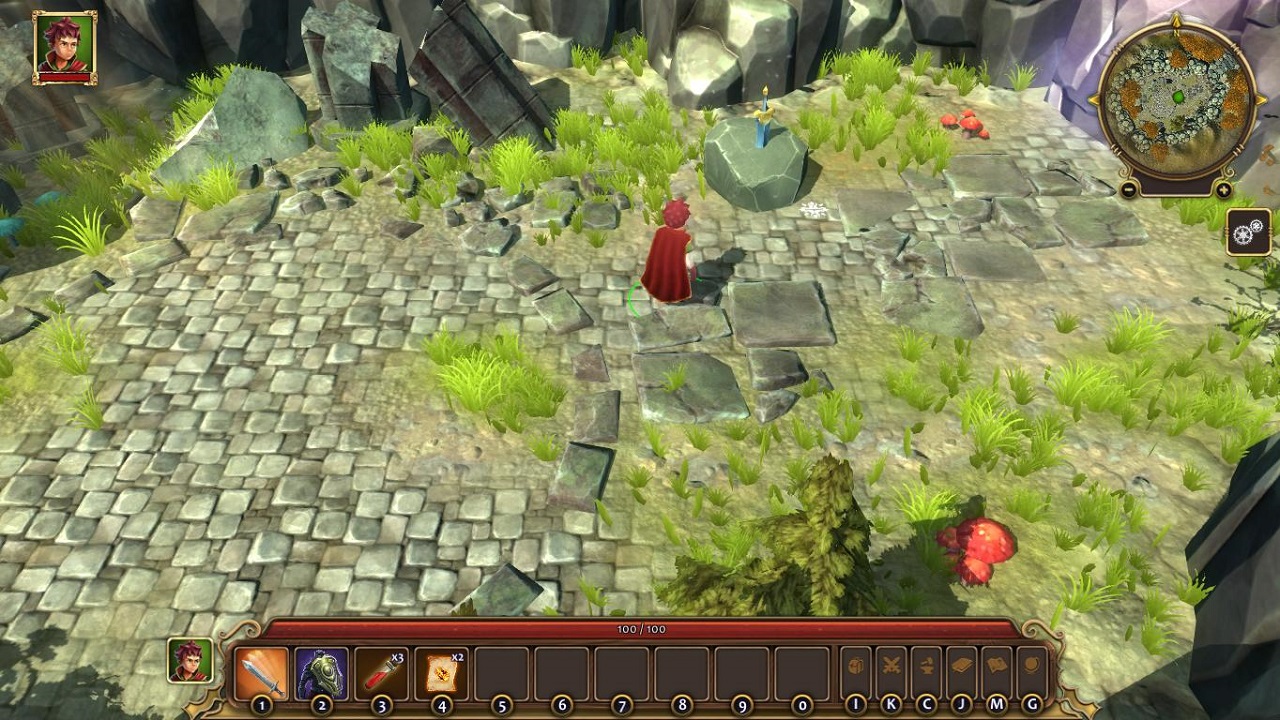Open the map button labeled M
Viewport: 1280px width, 720px height.
[996, 667]
